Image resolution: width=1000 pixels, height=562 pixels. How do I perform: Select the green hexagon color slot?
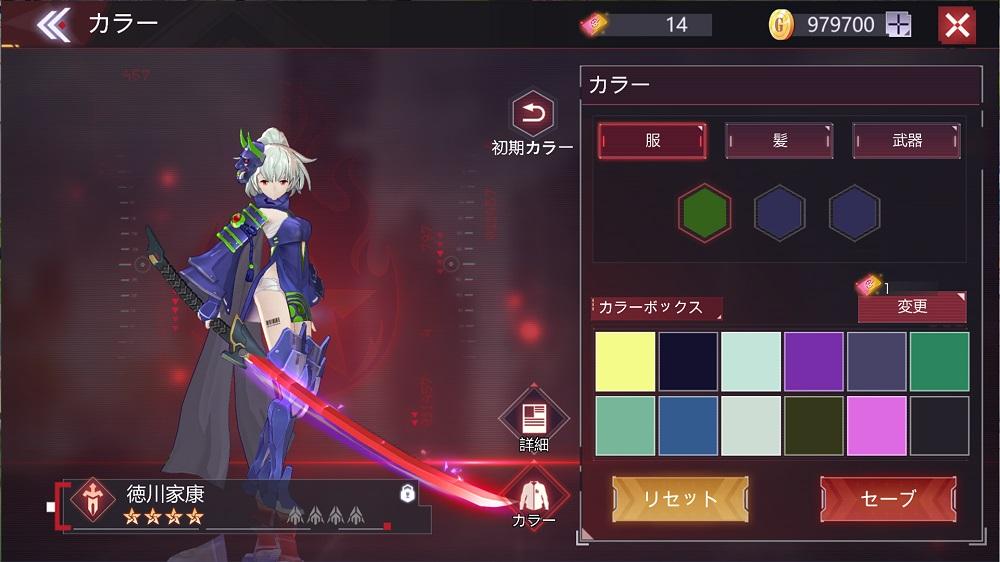click(x=704, y=213)
